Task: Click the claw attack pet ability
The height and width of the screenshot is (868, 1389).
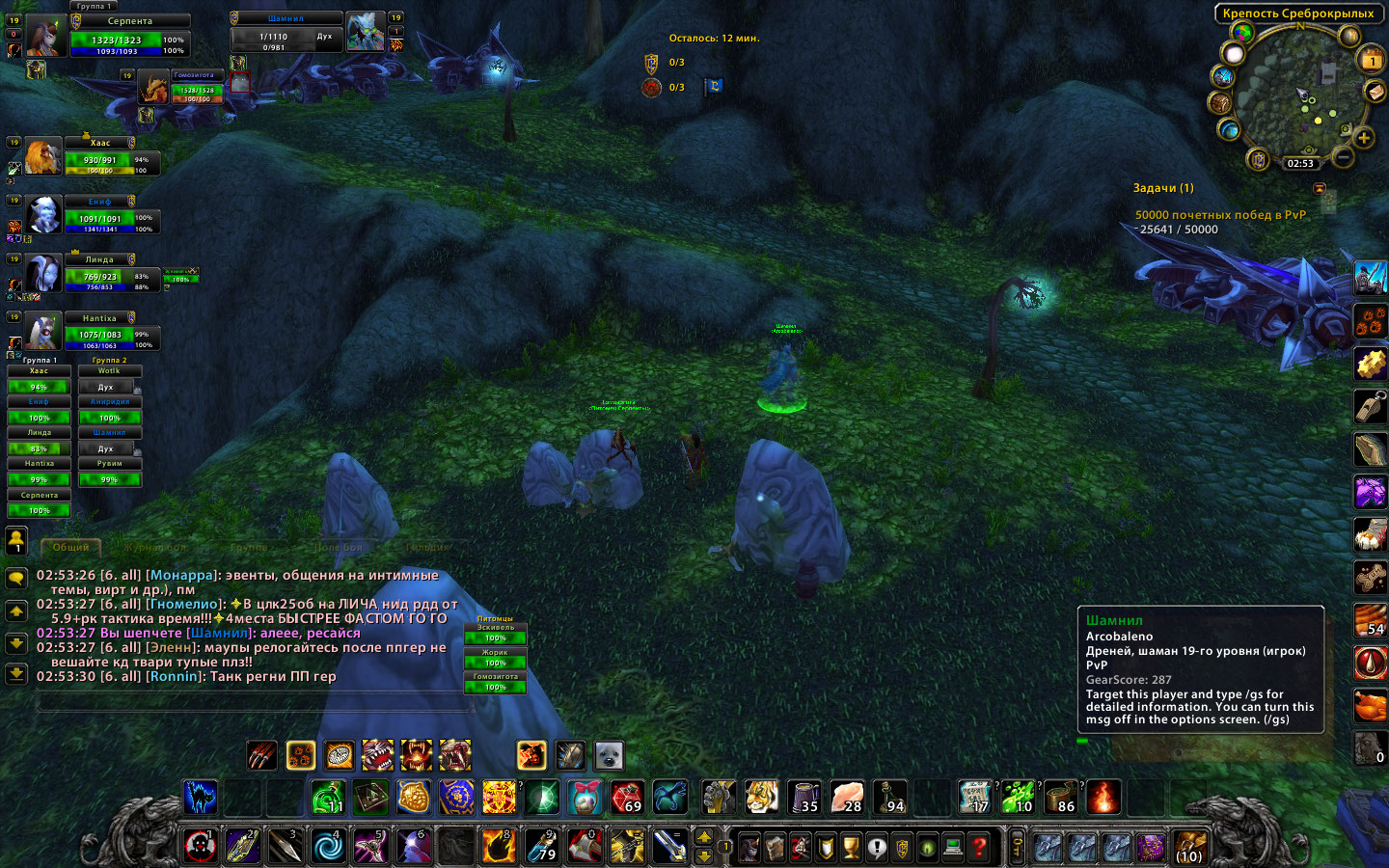Action: coord(261,755)
